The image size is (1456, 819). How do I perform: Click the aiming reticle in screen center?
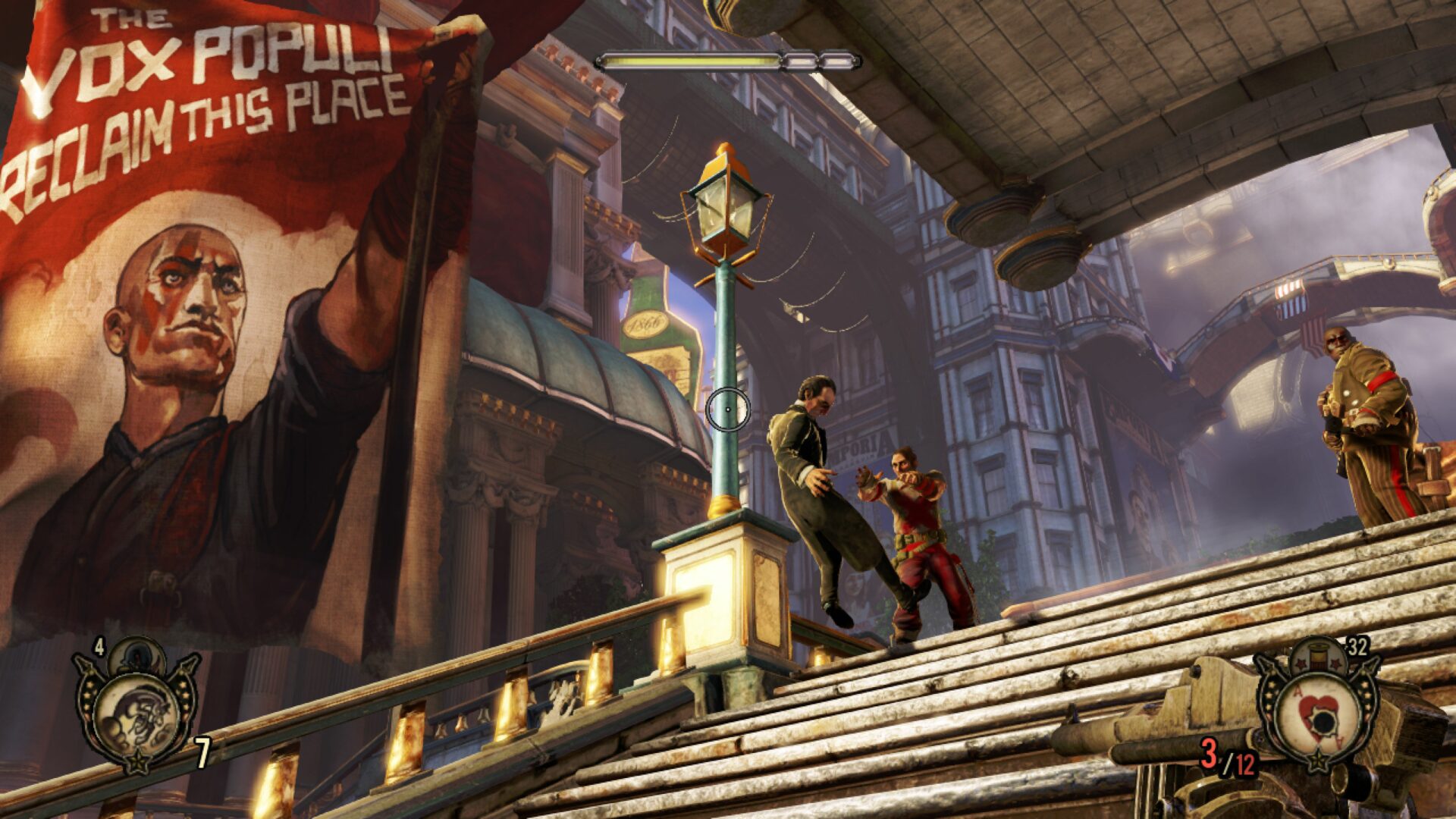pos(728,408)
